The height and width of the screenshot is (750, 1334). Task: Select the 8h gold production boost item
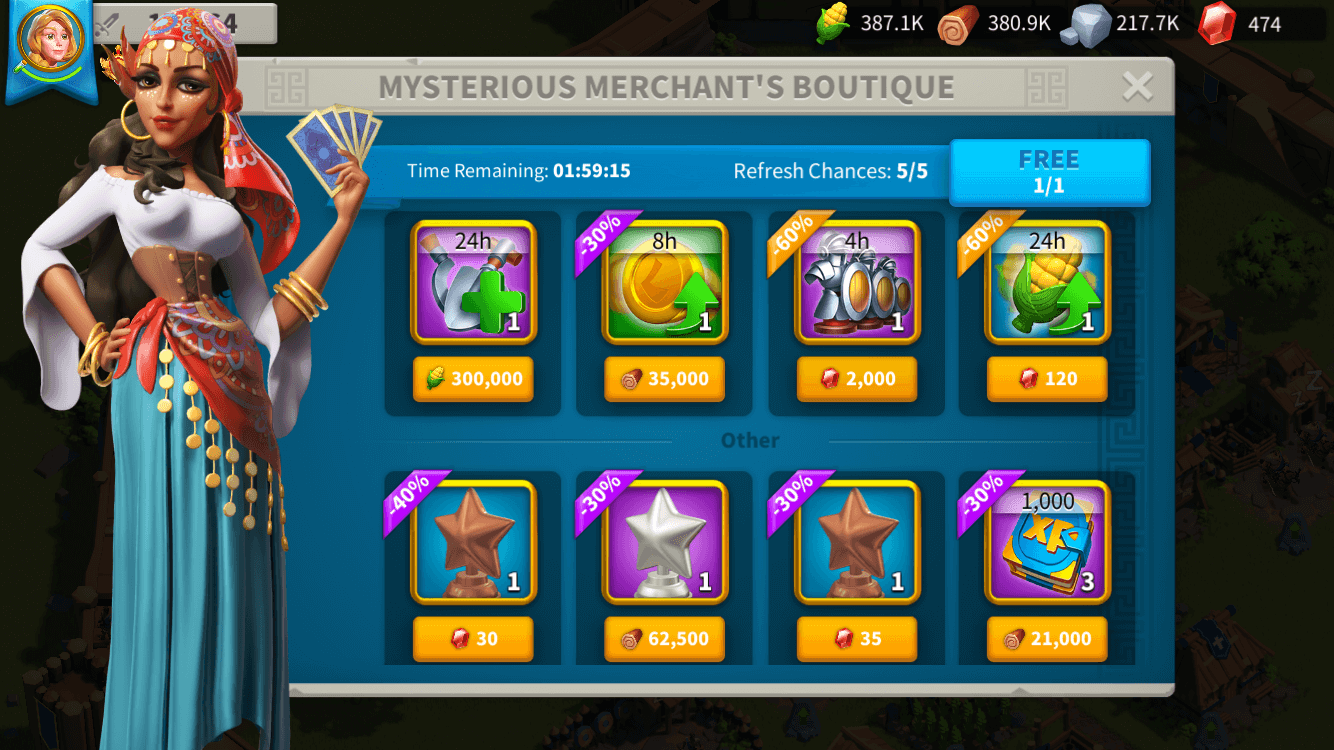click(664, 283)
